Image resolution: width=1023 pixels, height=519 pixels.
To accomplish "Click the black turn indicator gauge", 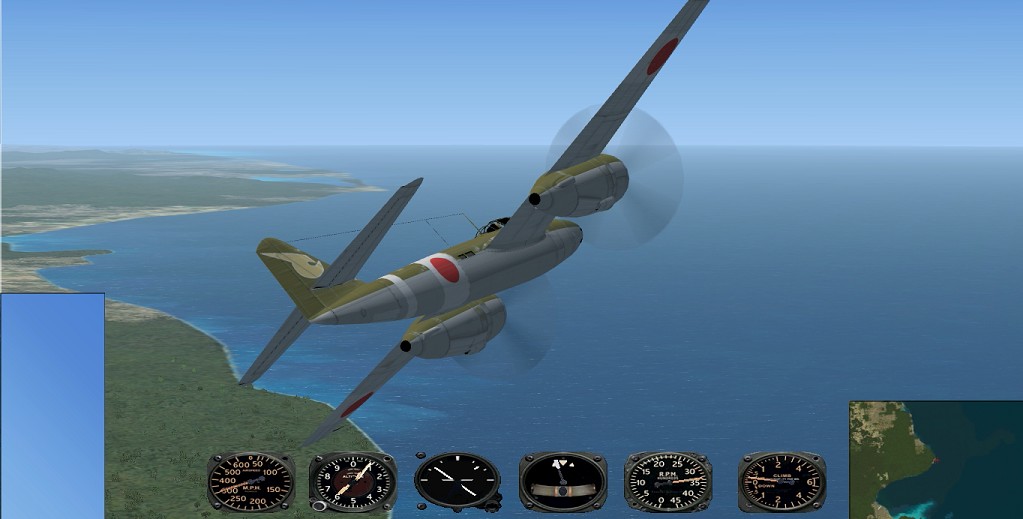I will pos(457,481).
